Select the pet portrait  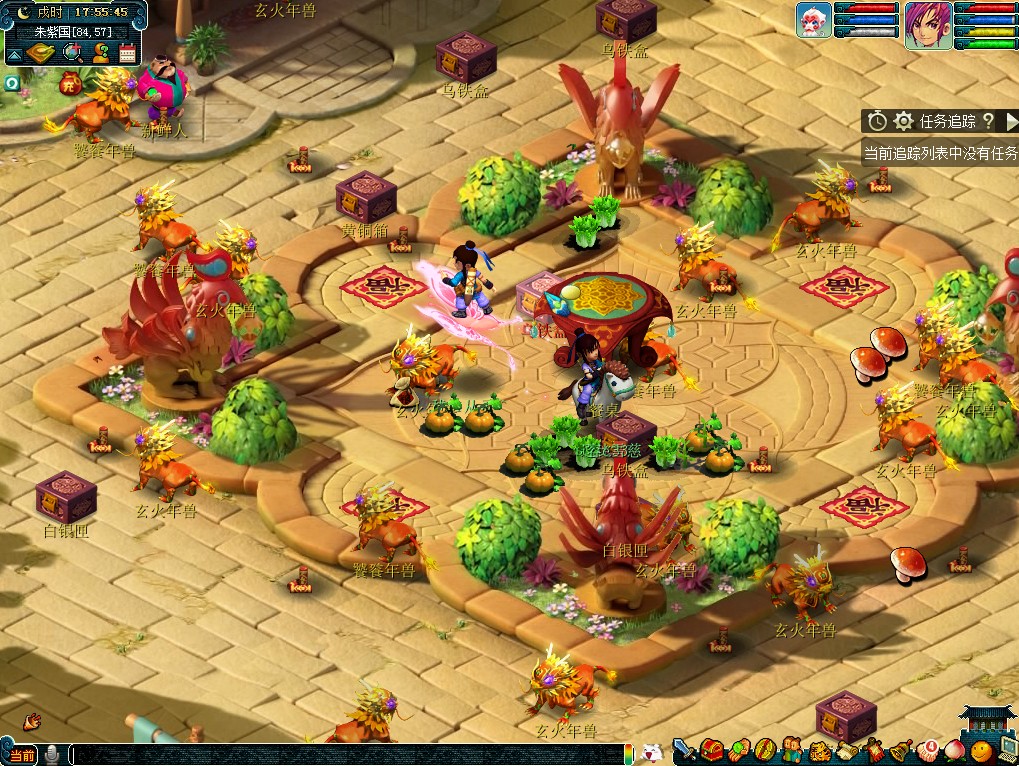(x=814, y=21)
